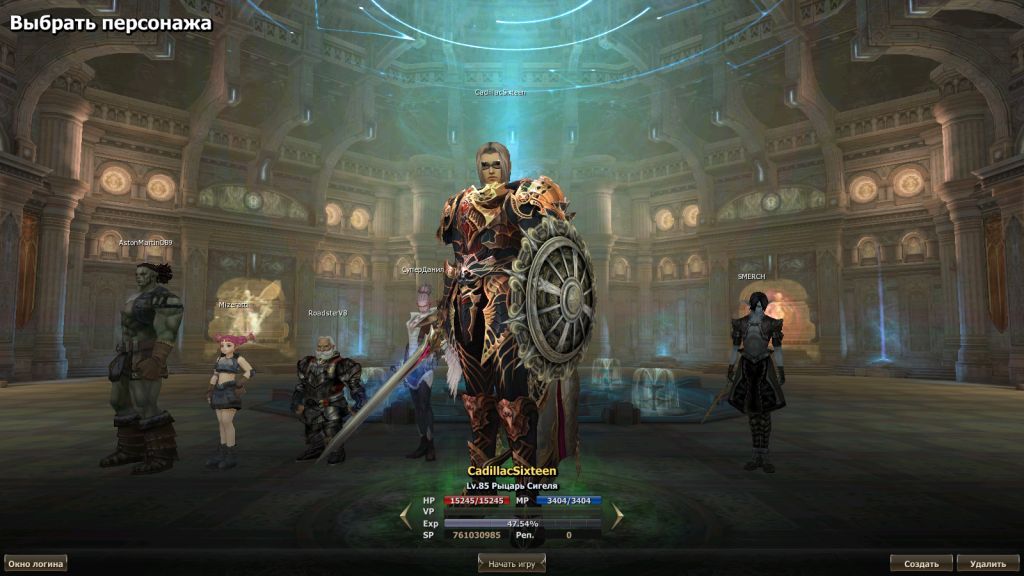Choose the pink-haired dwarf girl character
1024x576 pixels.
click(226, 395)
